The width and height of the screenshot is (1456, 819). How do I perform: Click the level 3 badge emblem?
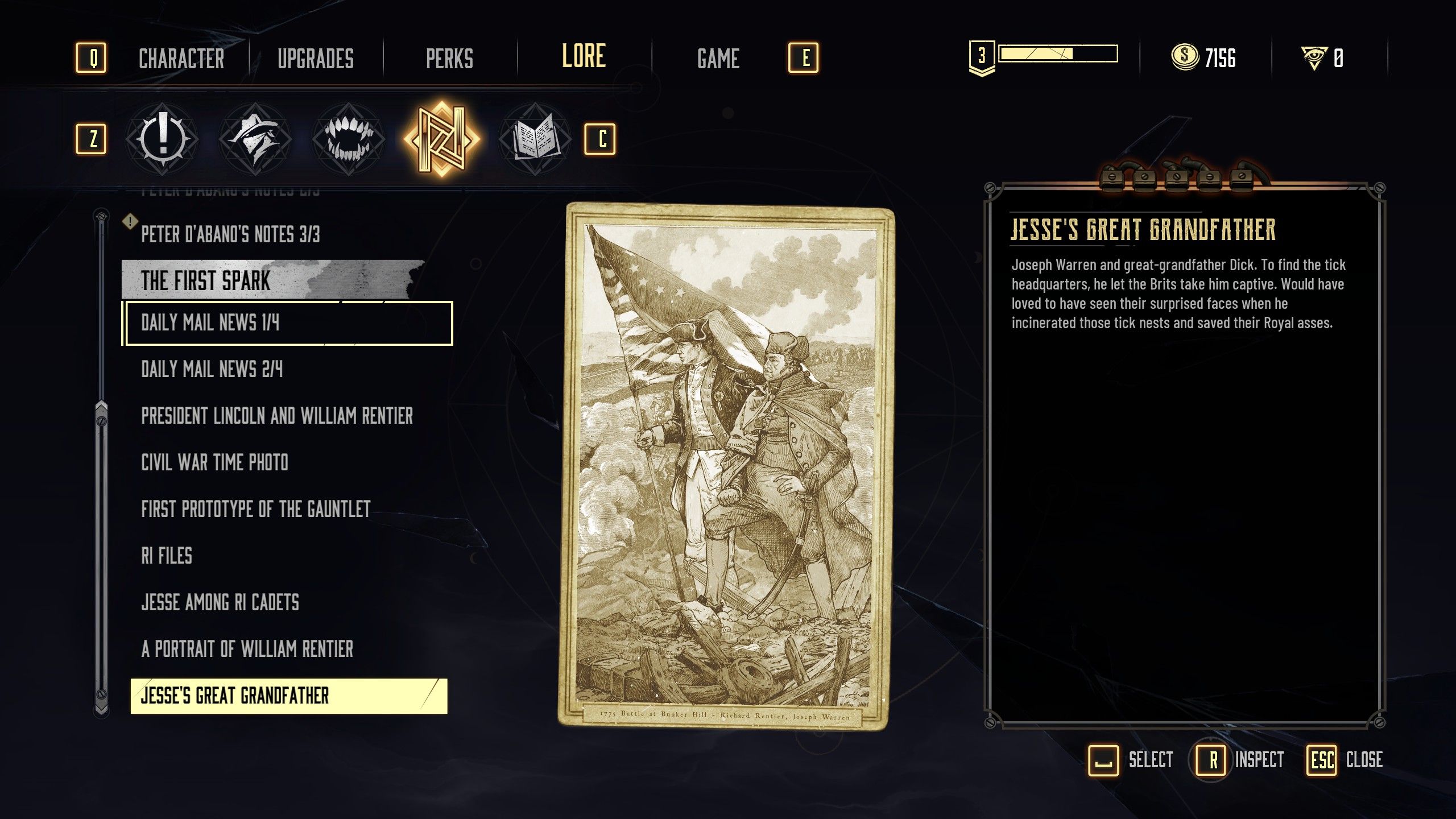[982, 56]
